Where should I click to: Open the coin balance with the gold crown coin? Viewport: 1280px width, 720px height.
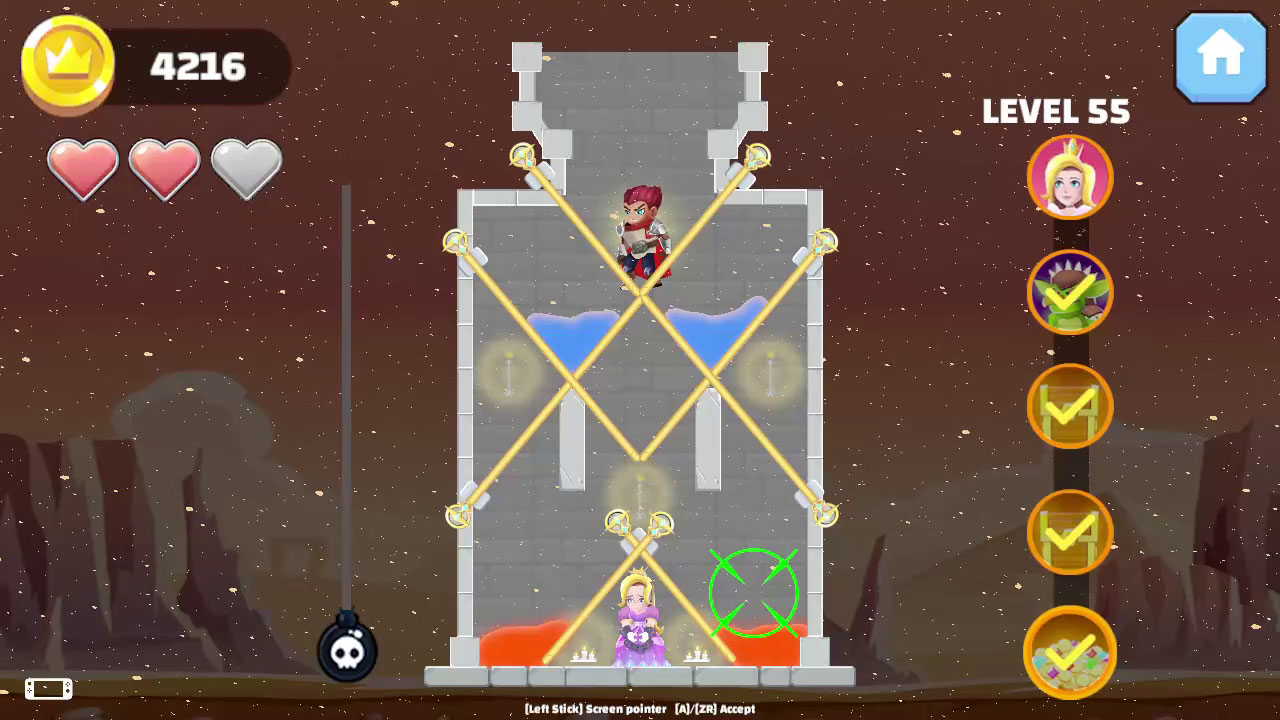coord(67,62)
